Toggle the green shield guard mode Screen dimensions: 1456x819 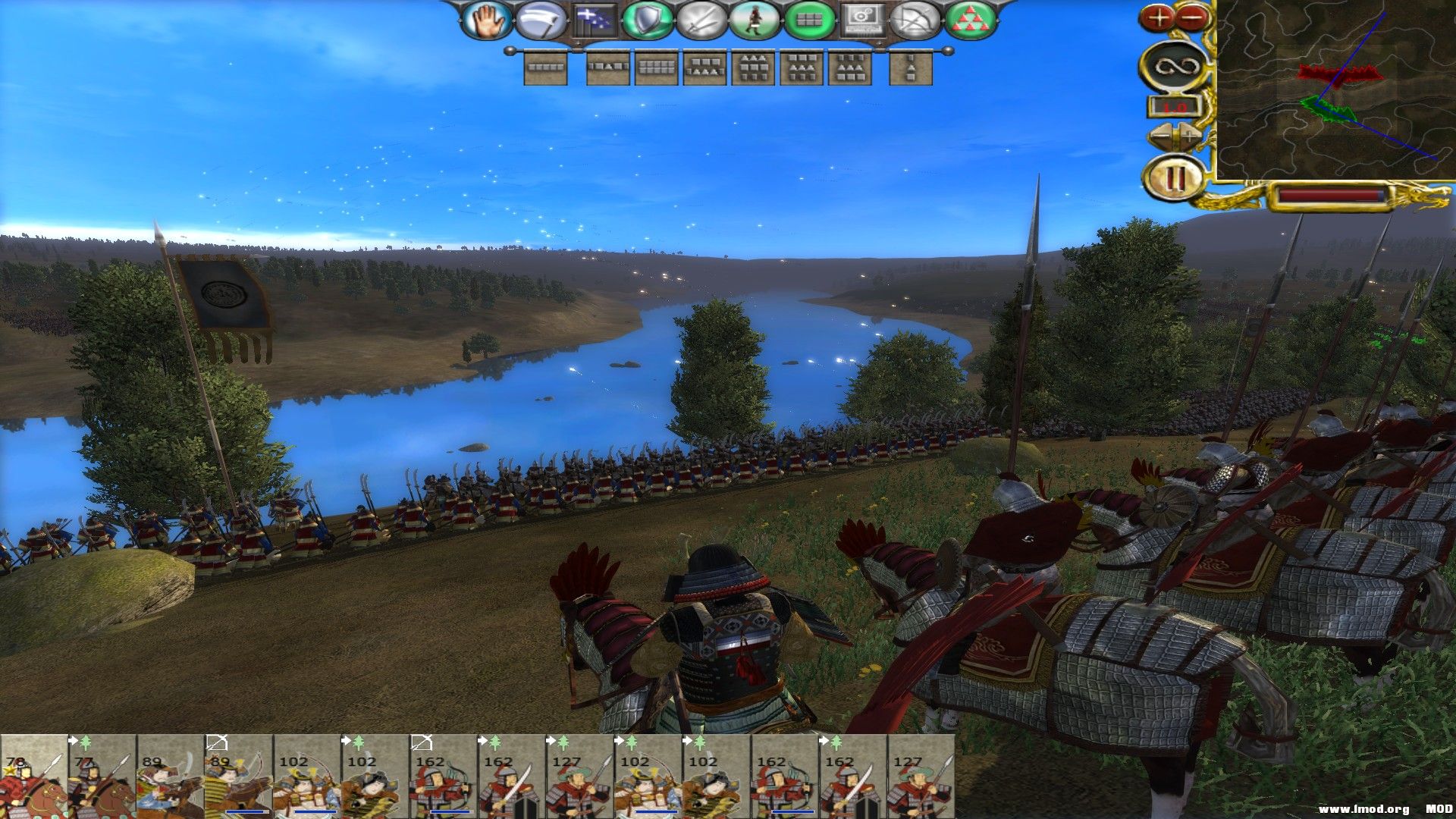click(648, 20)
